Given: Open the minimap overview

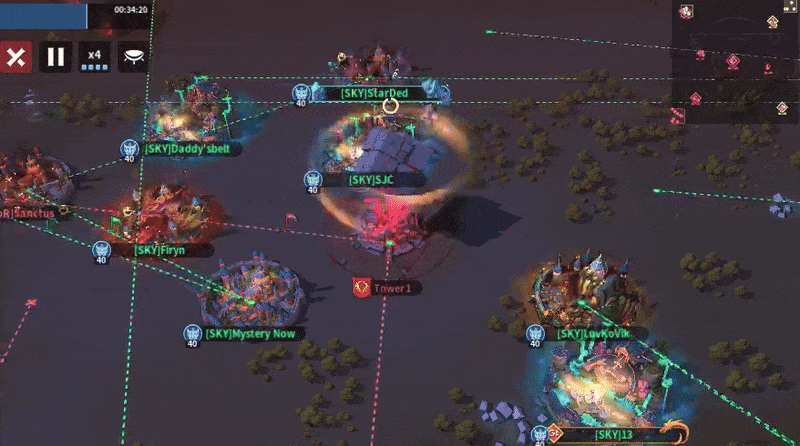Looking at the screenshot, I should pyautogui.click(x=734, y=60).
